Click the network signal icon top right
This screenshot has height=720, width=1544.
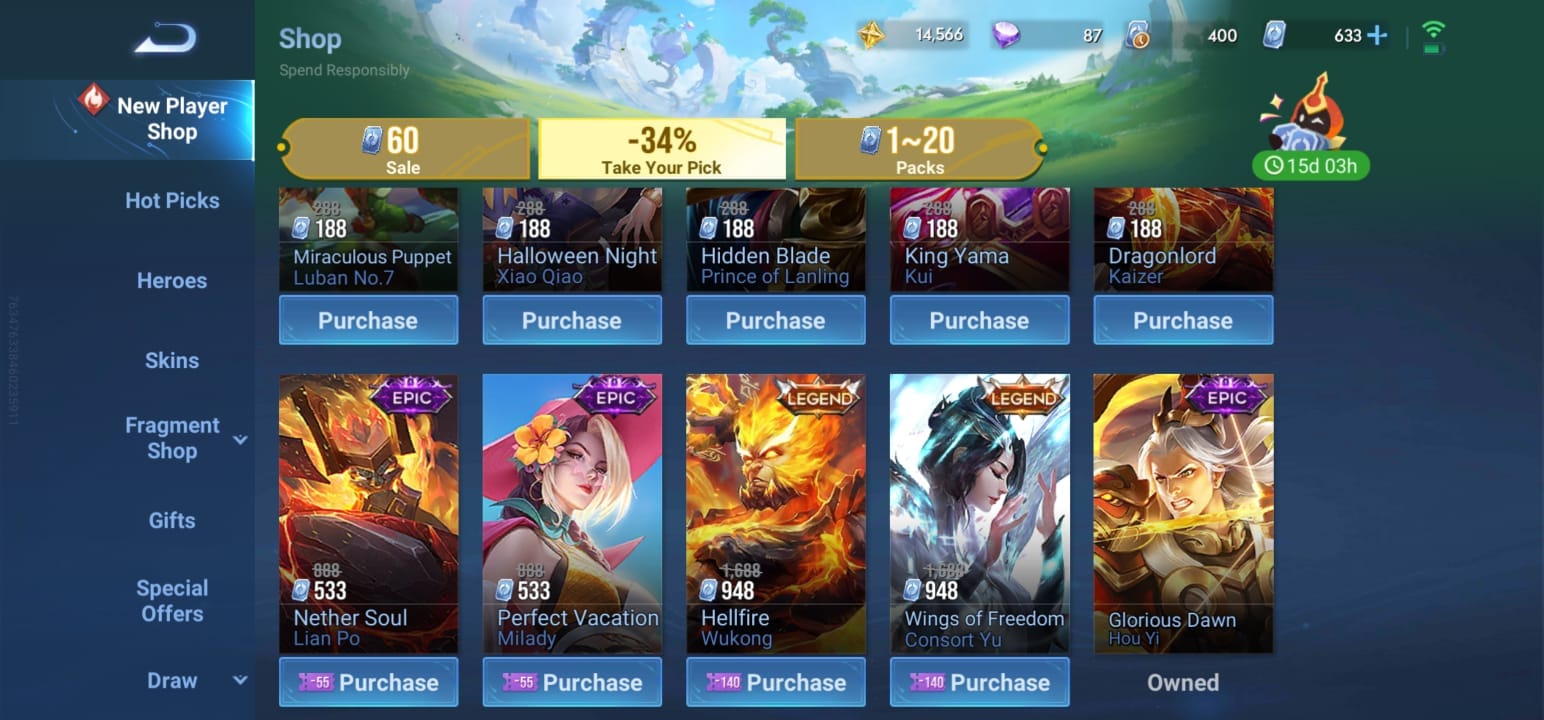[1434, 32]
